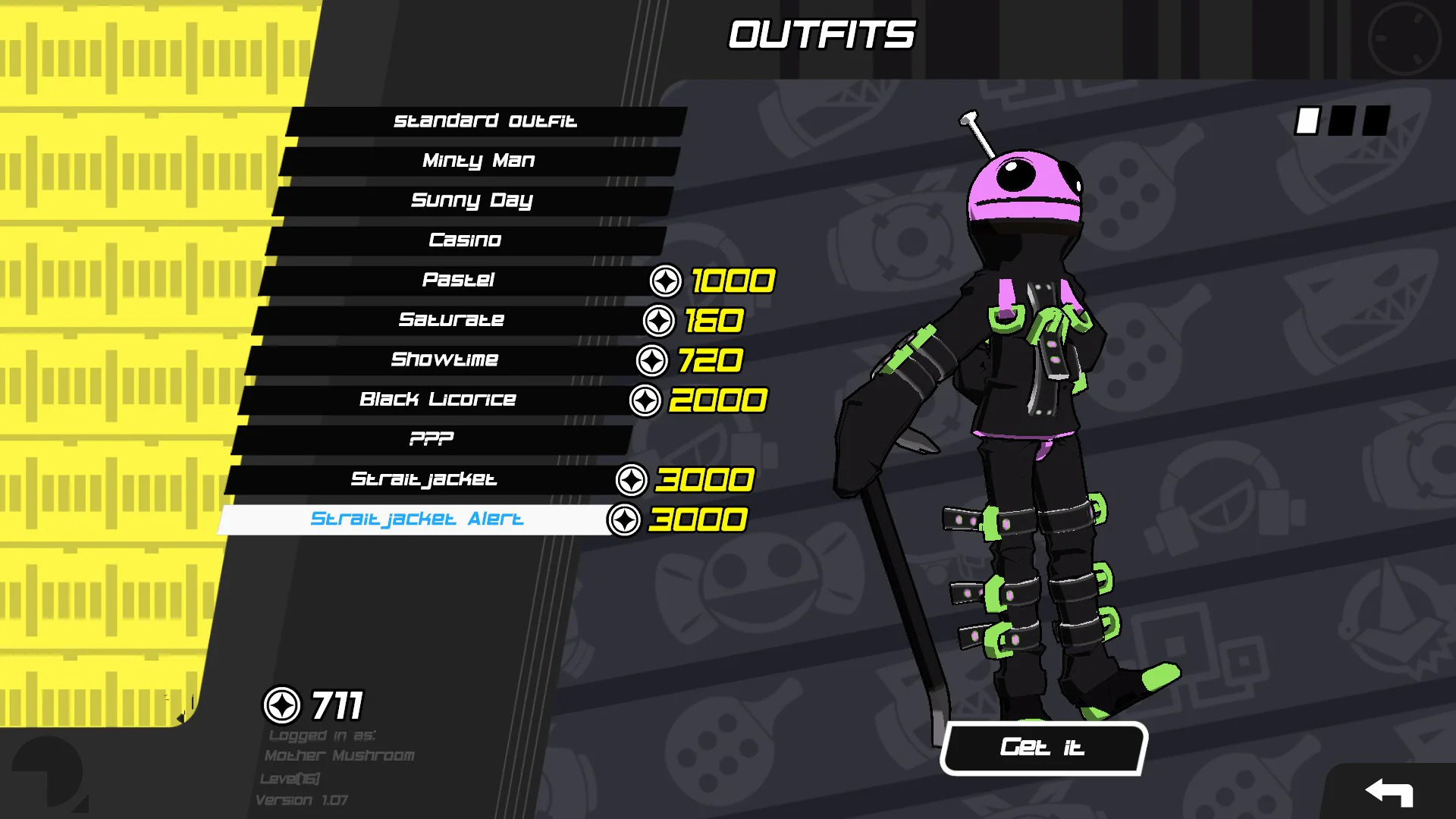
Task: Preview the Pastel outfit
Action: point(458,280)
